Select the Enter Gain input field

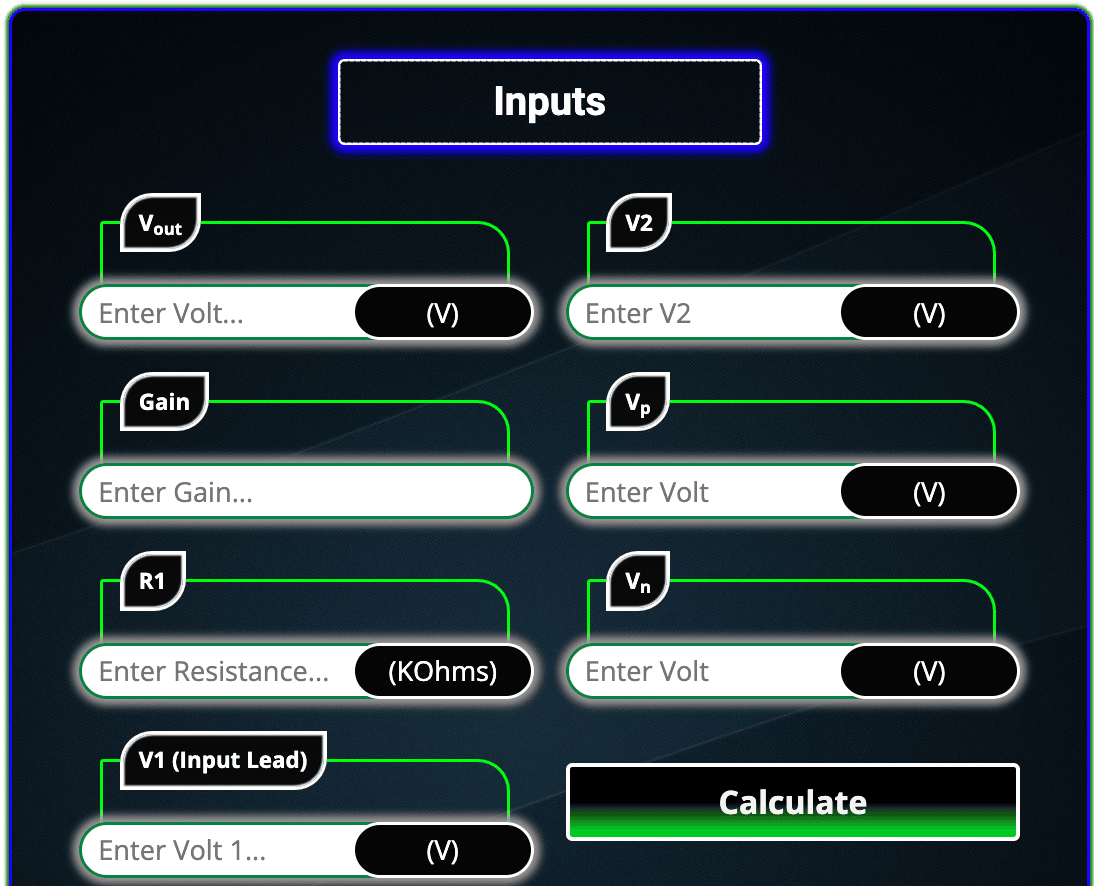[305, 492]
